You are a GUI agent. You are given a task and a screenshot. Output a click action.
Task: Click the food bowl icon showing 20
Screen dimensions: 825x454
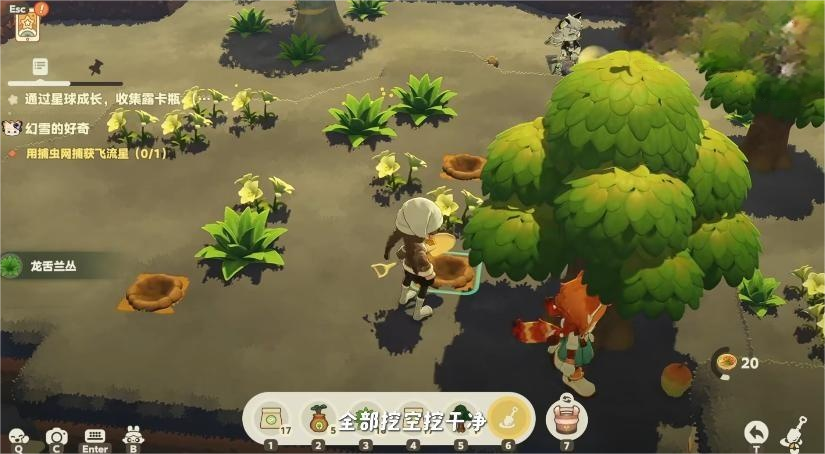(x=727, y=362)
